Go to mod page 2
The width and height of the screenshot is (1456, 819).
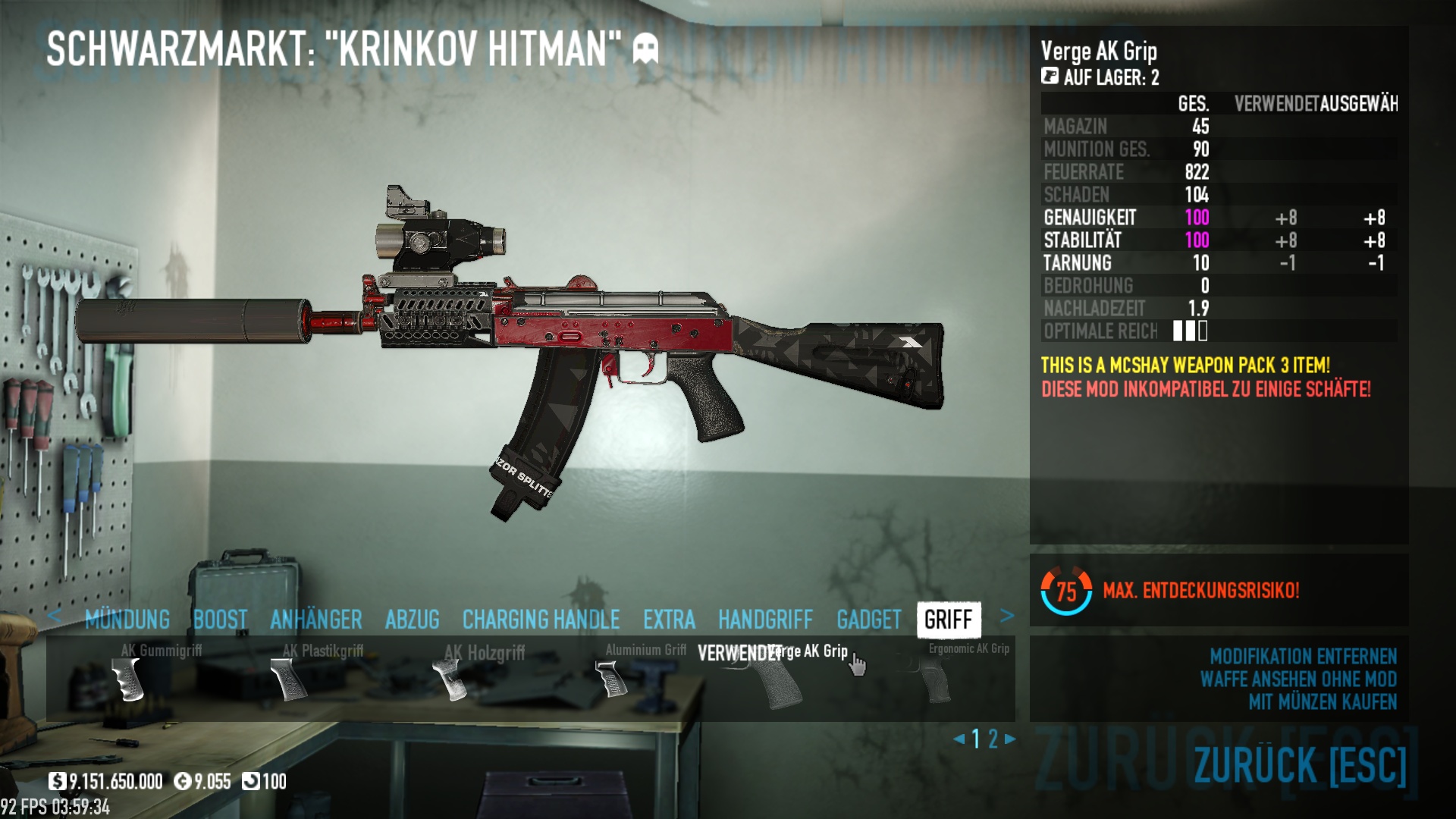[993, 739]
